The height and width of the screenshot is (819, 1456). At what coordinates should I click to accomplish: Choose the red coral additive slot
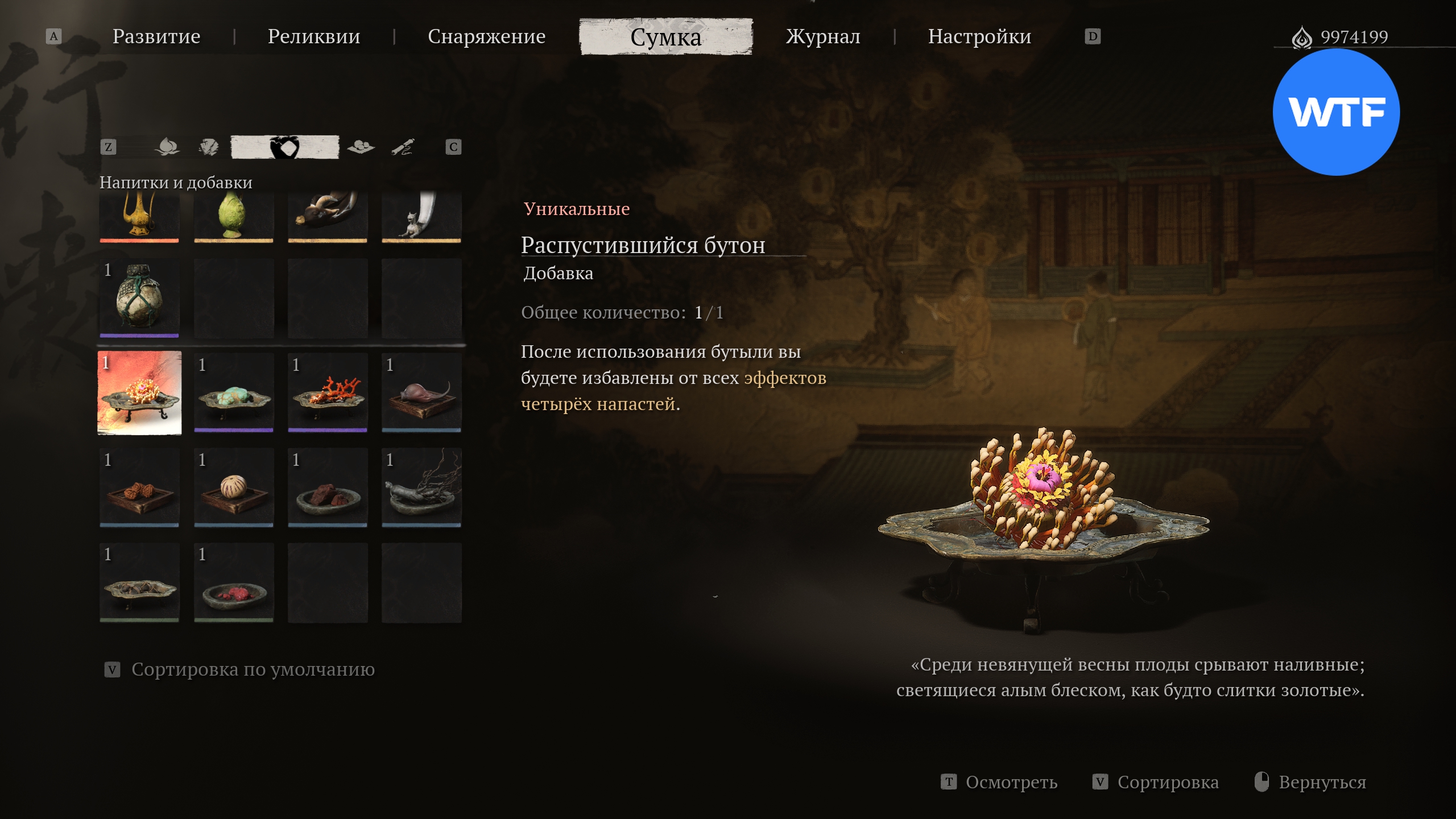tap(328, 393)
